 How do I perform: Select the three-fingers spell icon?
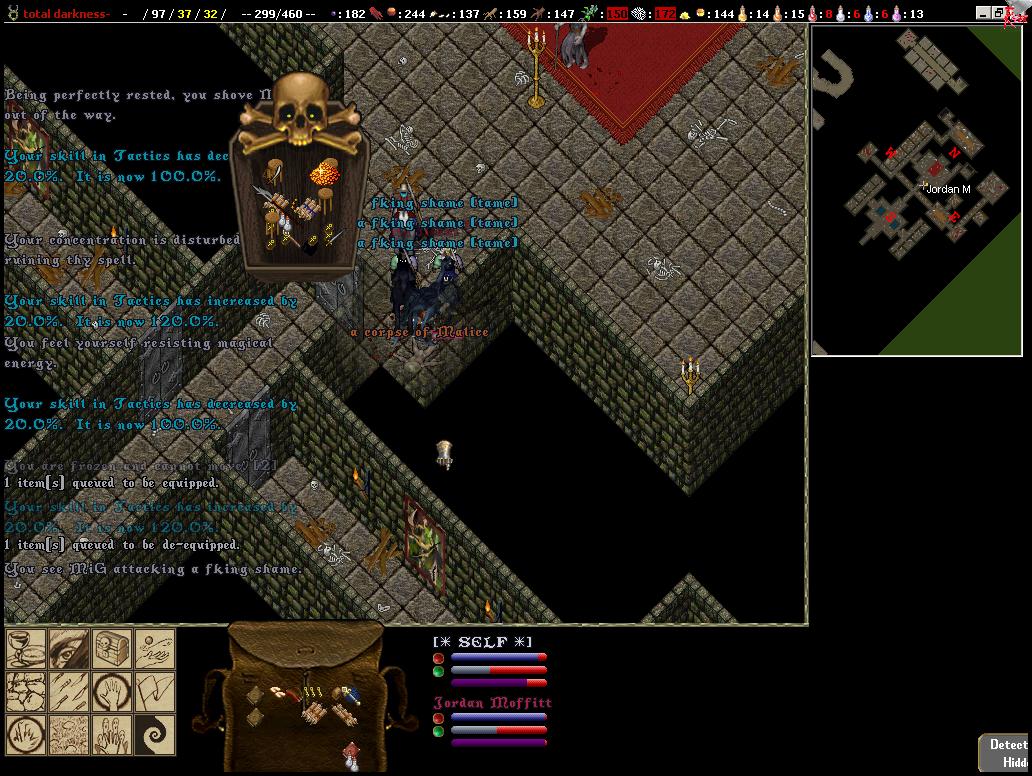tap(112, 734)
